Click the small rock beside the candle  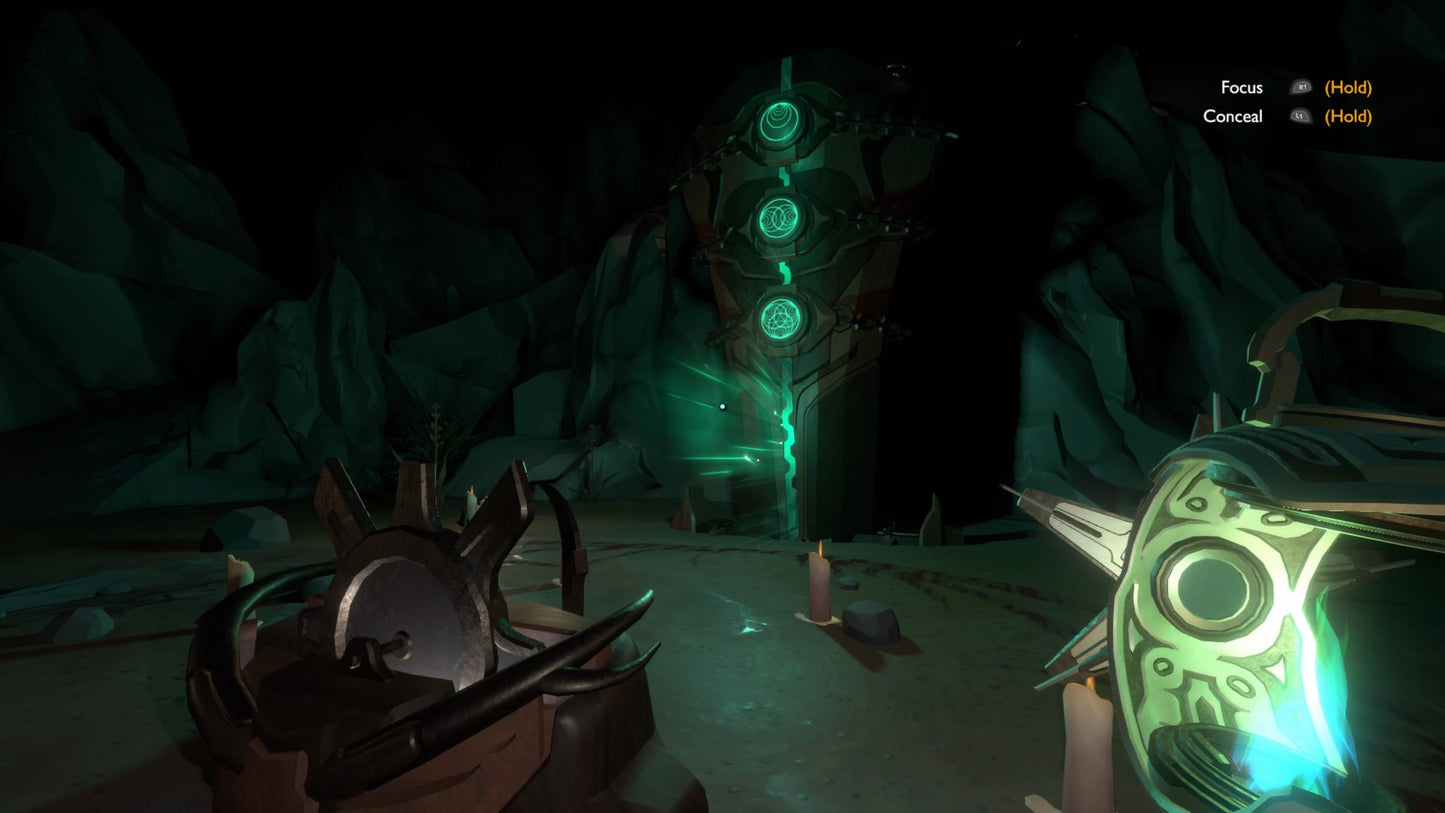click(x=868, y=622)
